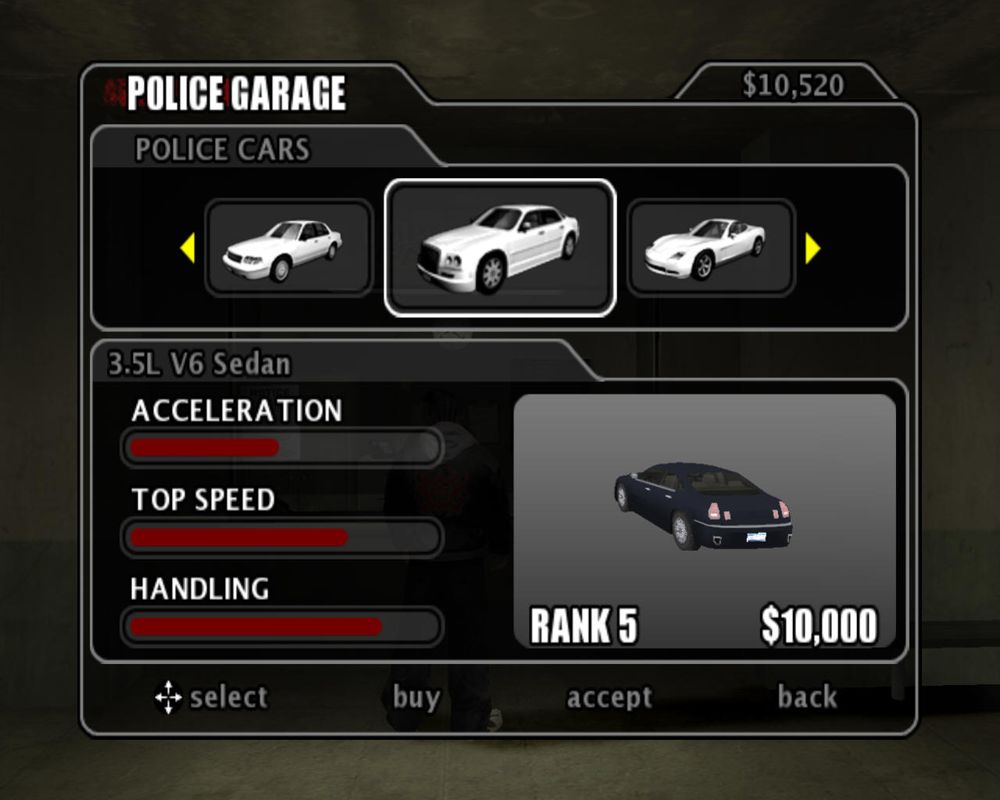Select the white Crown Victoria police sedan thumbnail
1000x800 pixels.
point(288,247)
